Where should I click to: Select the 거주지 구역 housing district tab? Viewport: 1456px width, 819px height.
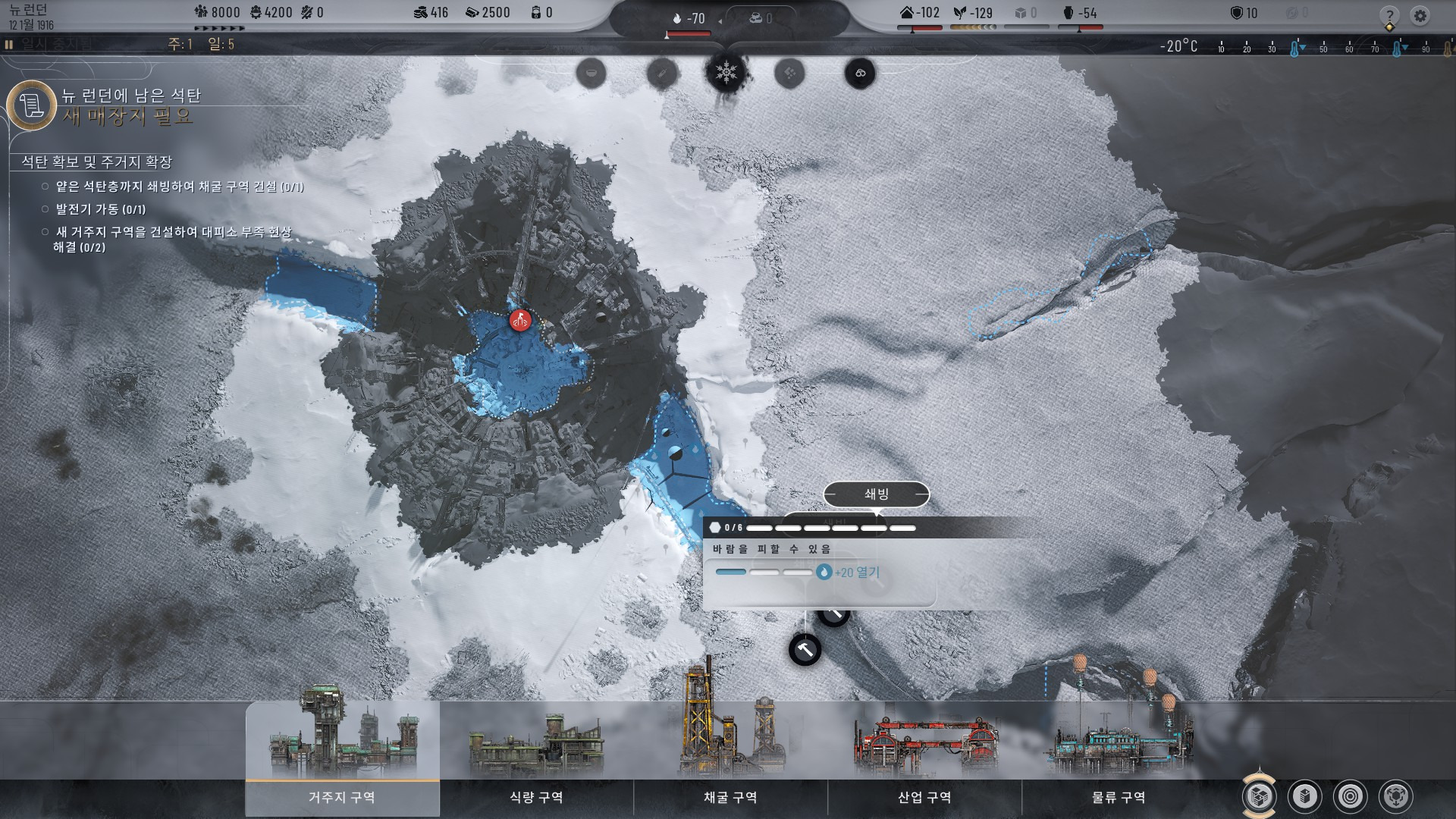click(x=342, y=796)
